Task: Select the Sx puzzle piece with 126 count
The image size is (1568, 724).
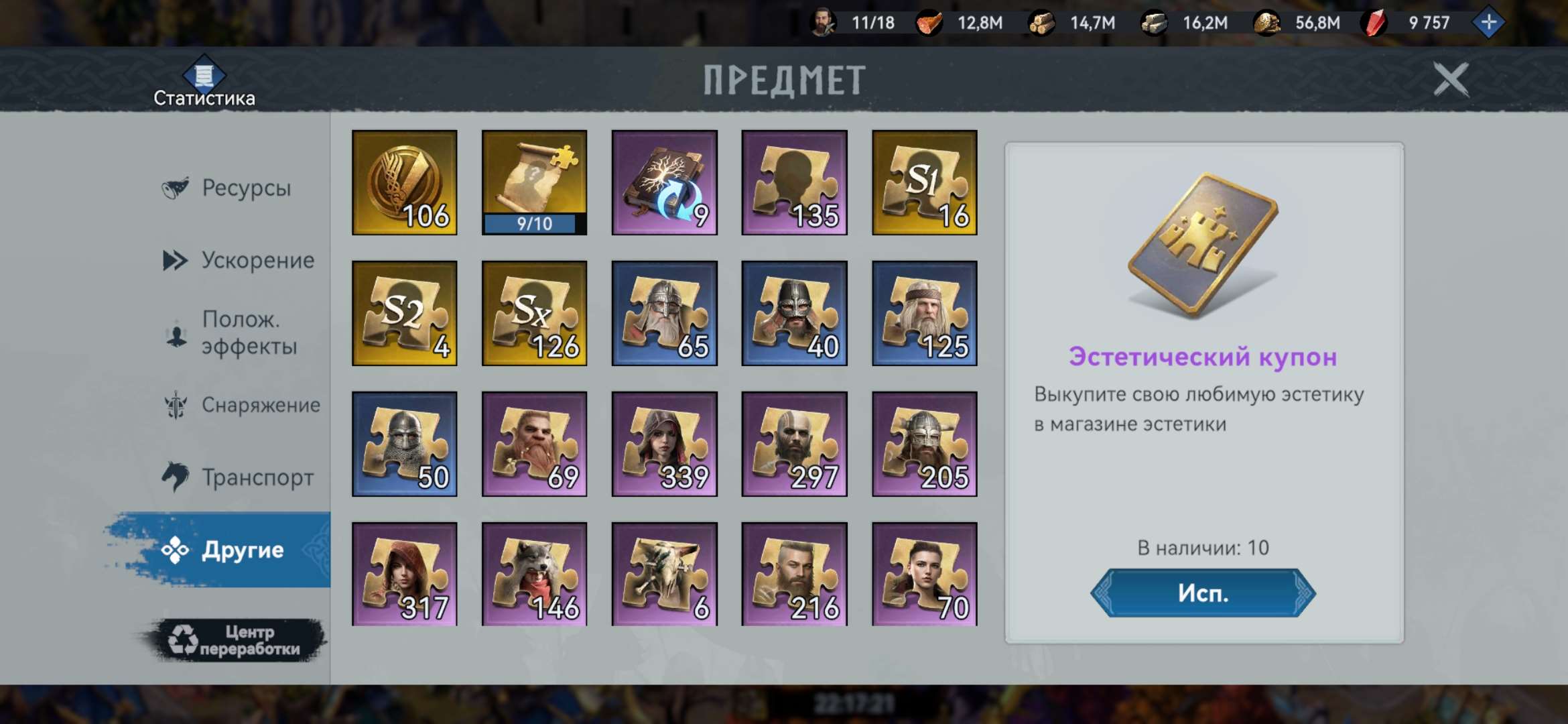Action: [x=534, y=312]
